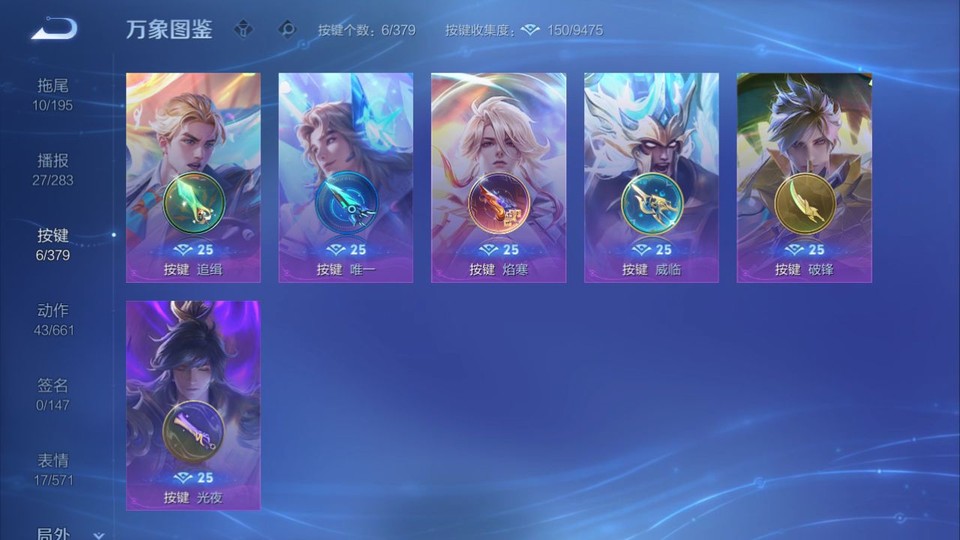Open the 表情 category

coord(53,469)
